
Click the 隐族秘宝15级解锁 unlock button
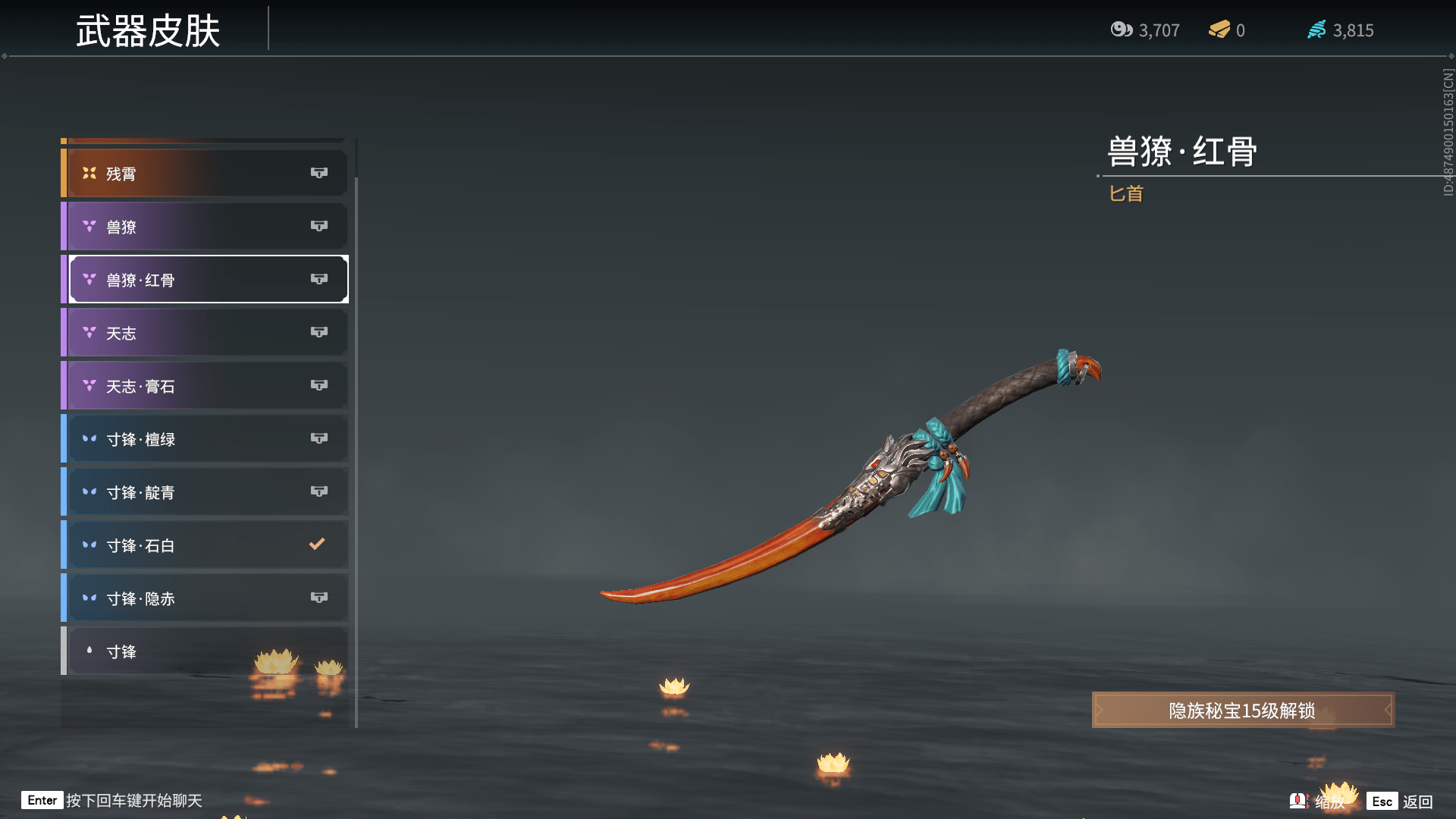[1242, 711]
